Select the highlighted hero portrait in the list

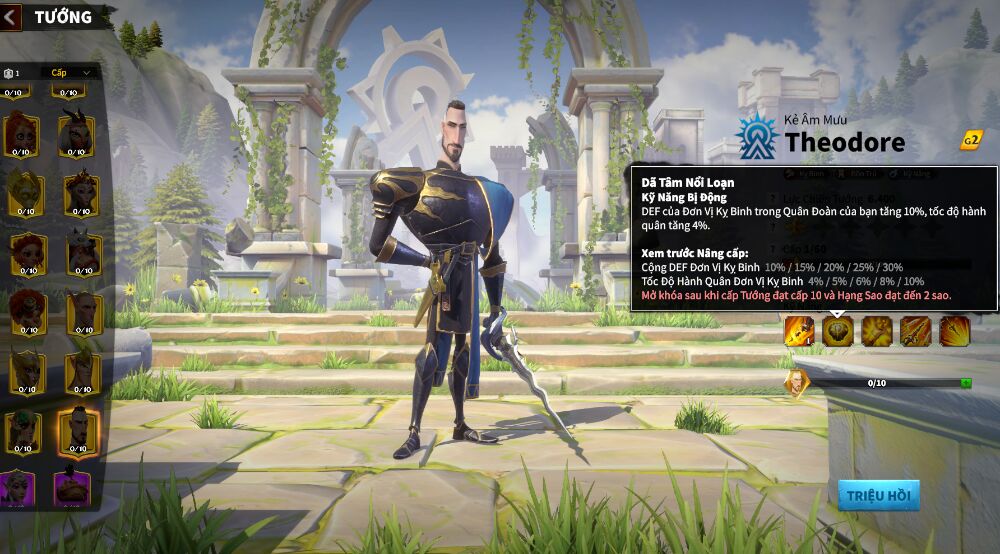pyautogui.click(x=77, y=430)
